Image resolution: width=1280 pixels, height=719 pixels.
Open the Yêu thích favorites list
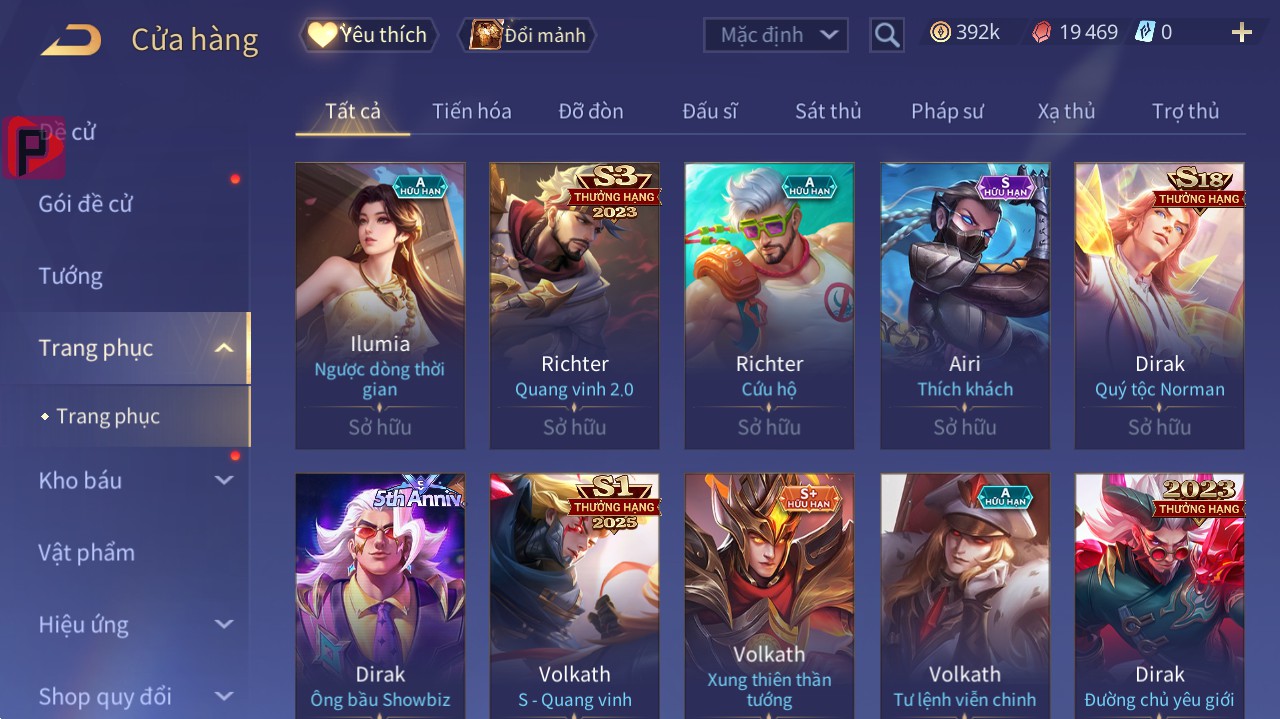(367, 35)
